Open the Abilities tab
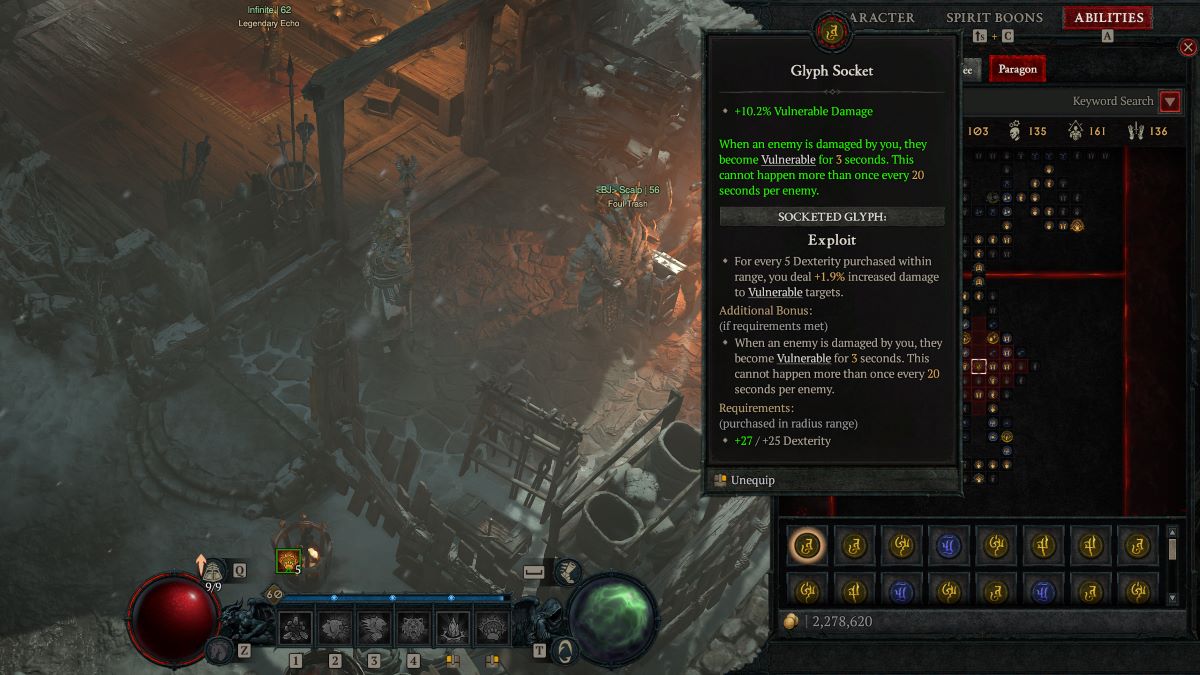1200x675 pixels. click(x=1109, y=18)
